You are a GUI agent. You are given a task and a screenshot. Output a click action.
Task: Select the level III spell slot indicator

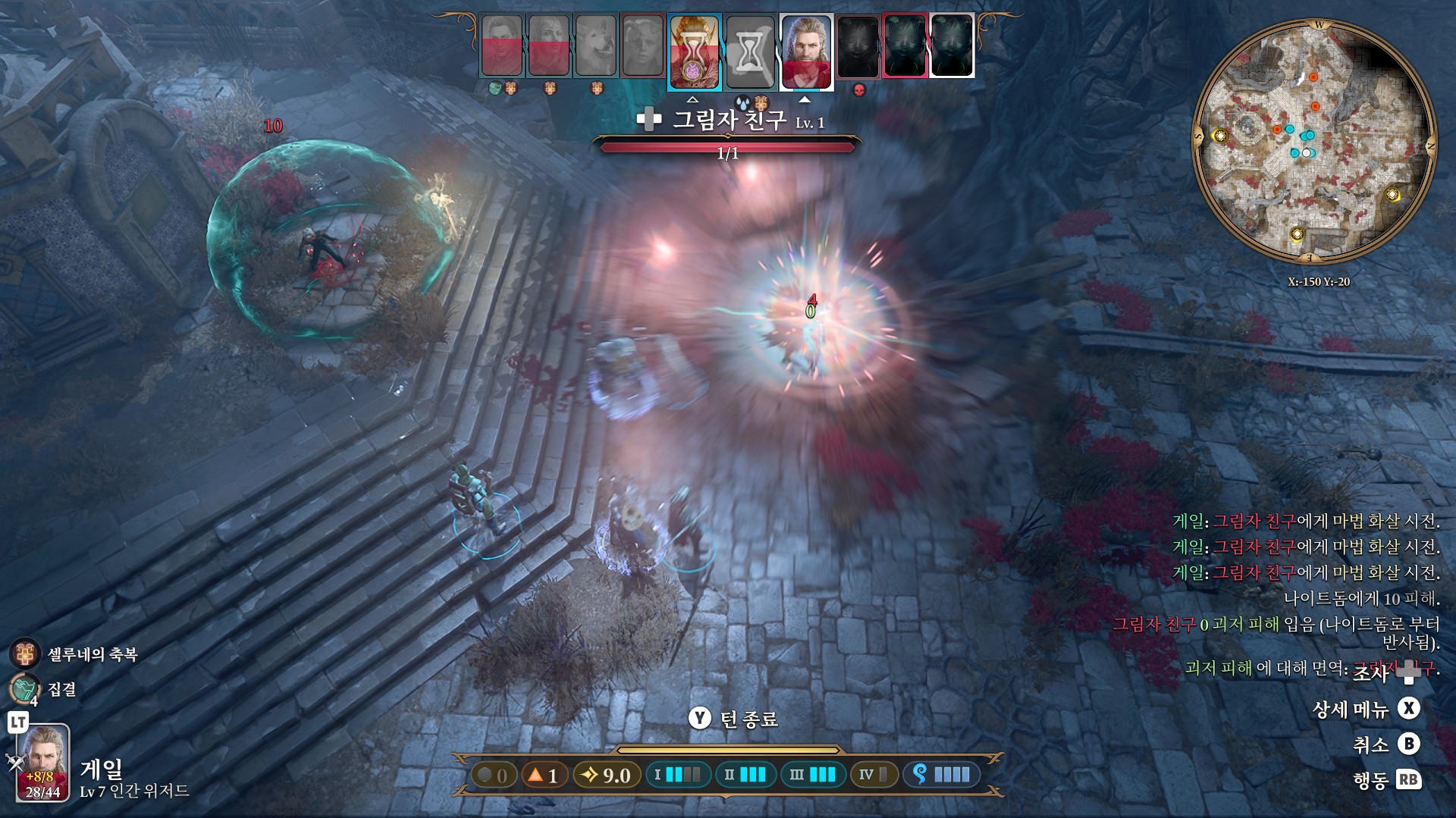tap(812, 775)
